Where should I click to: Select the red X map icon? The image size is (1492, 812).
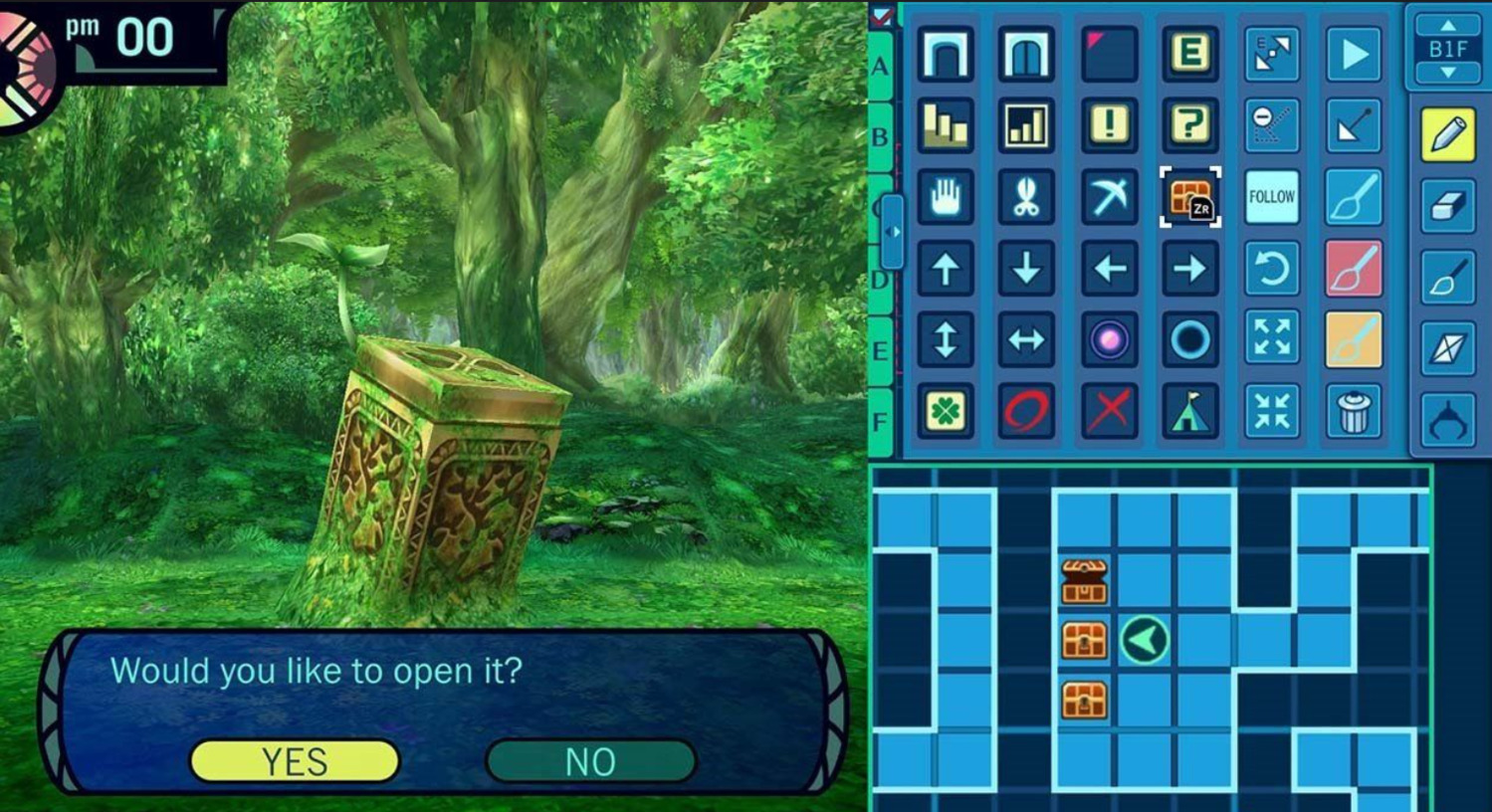[x=1109, y=411]
